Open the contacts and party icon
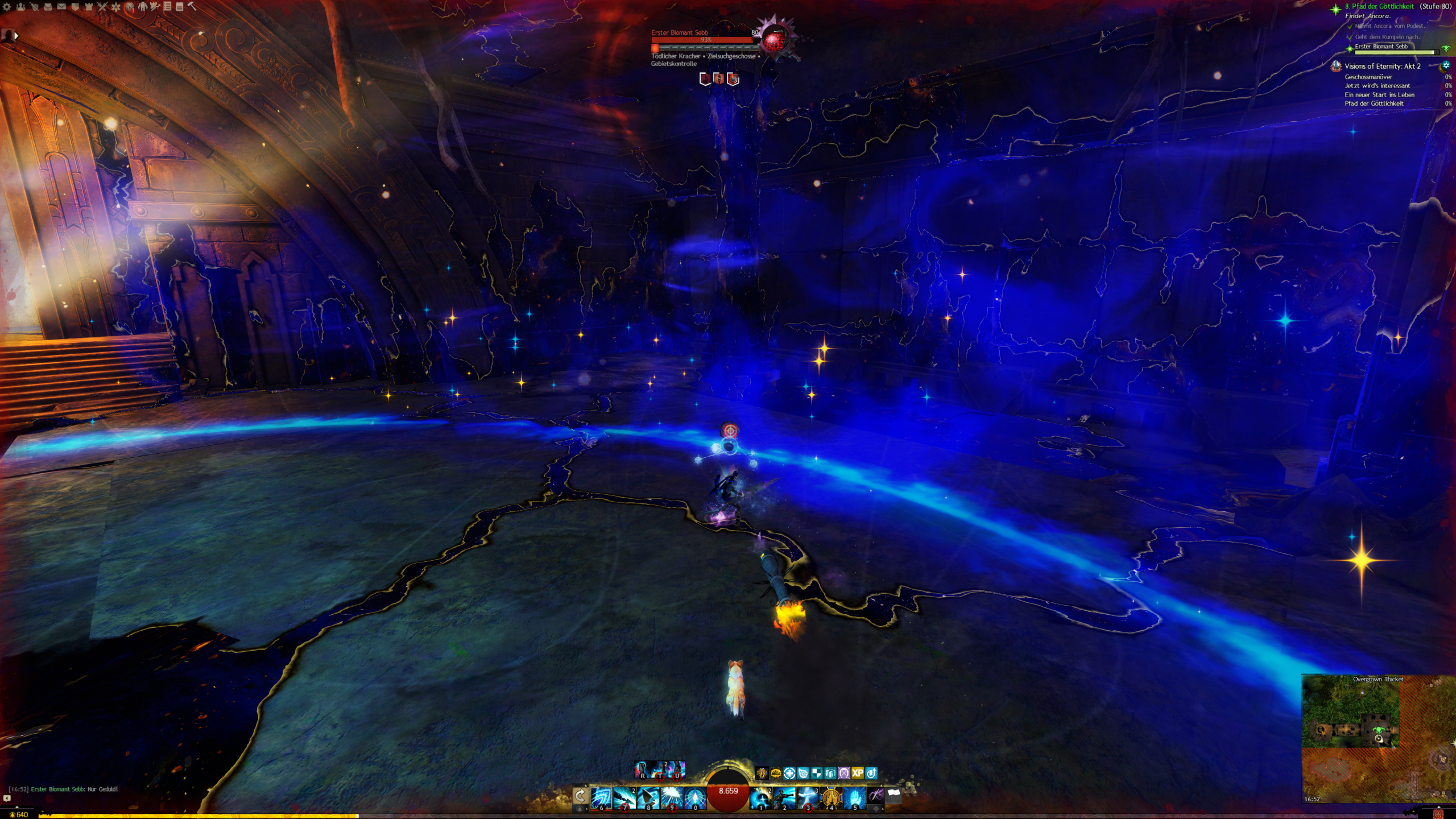The width and height of the screenshot is (1456, 819). [x=20, y=7]
